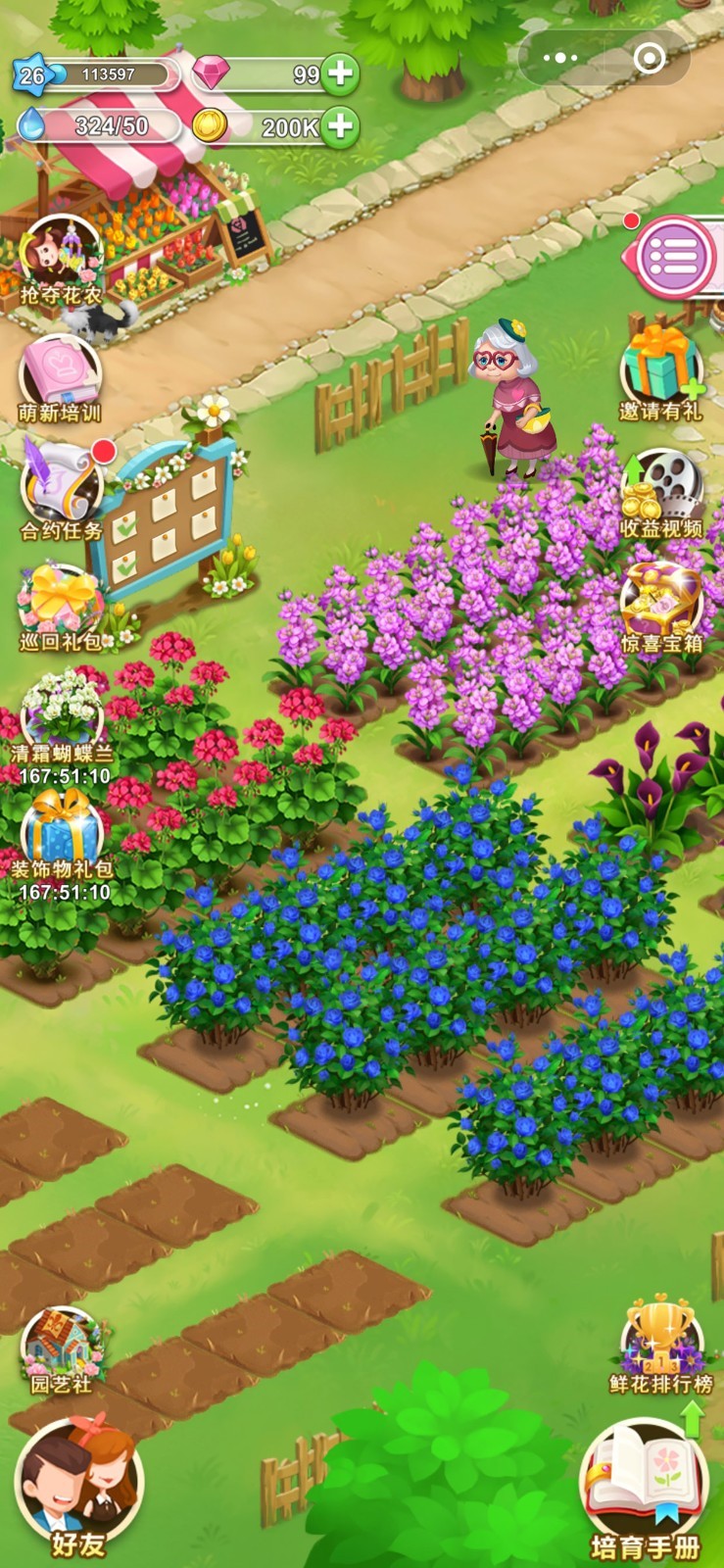Expand the pink list menu button
Image resolution: width=724 pixels, height=1568 pixels.
click(x=674, y=257)
